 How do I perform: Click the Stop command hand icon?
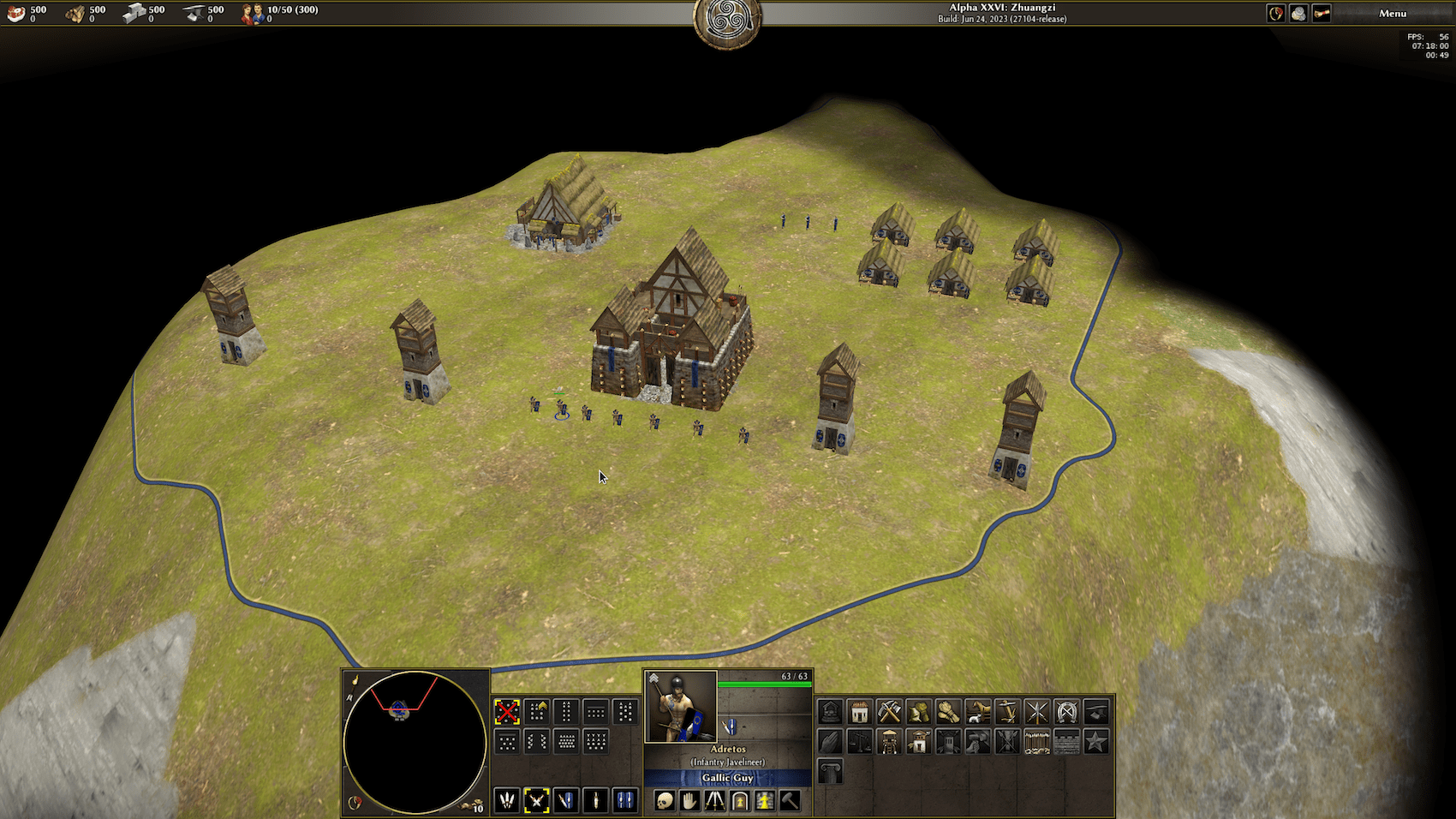(689, 800)
